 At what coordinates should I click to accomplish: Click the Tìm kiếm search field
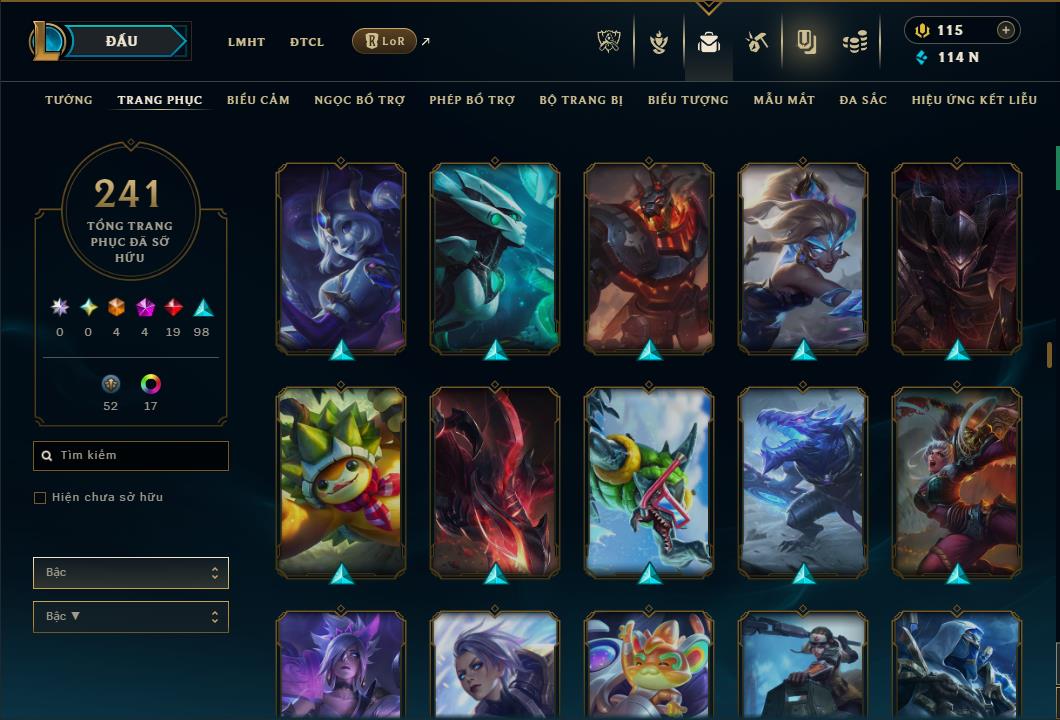pyautogui.click(x=131, y=456)
